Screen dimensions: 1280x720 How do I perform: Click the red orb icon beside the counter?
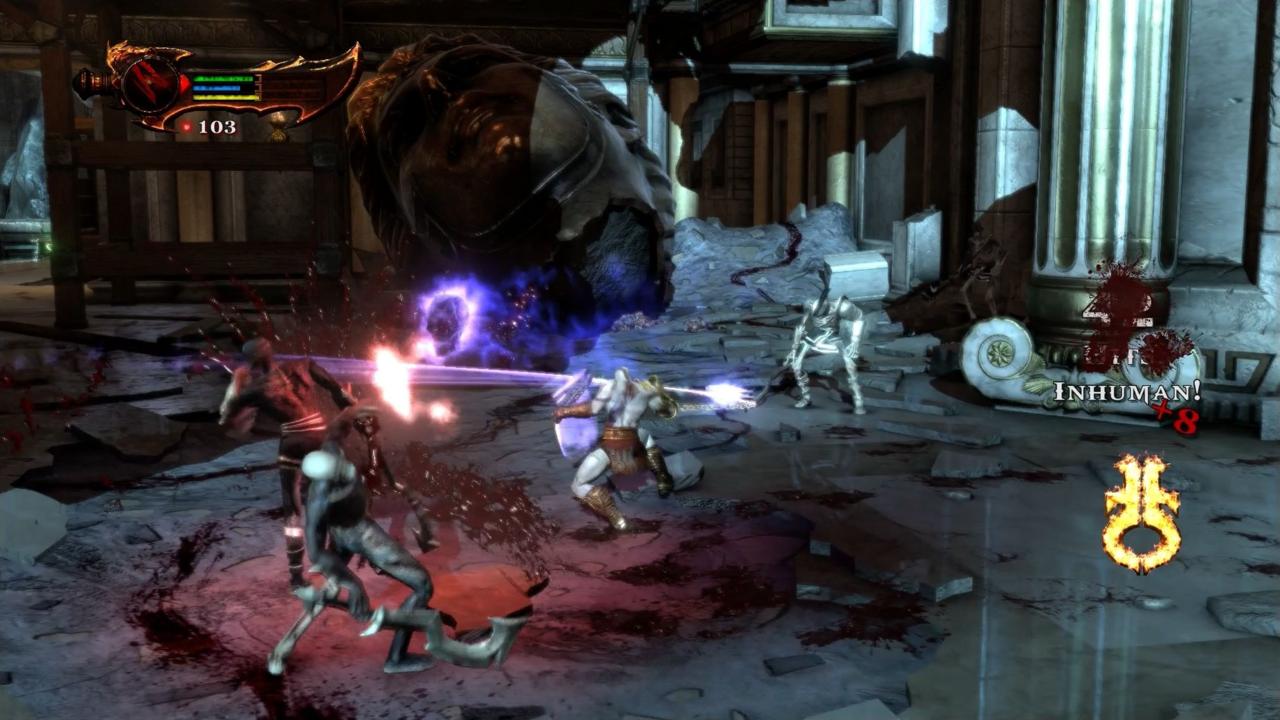point(187,126)
